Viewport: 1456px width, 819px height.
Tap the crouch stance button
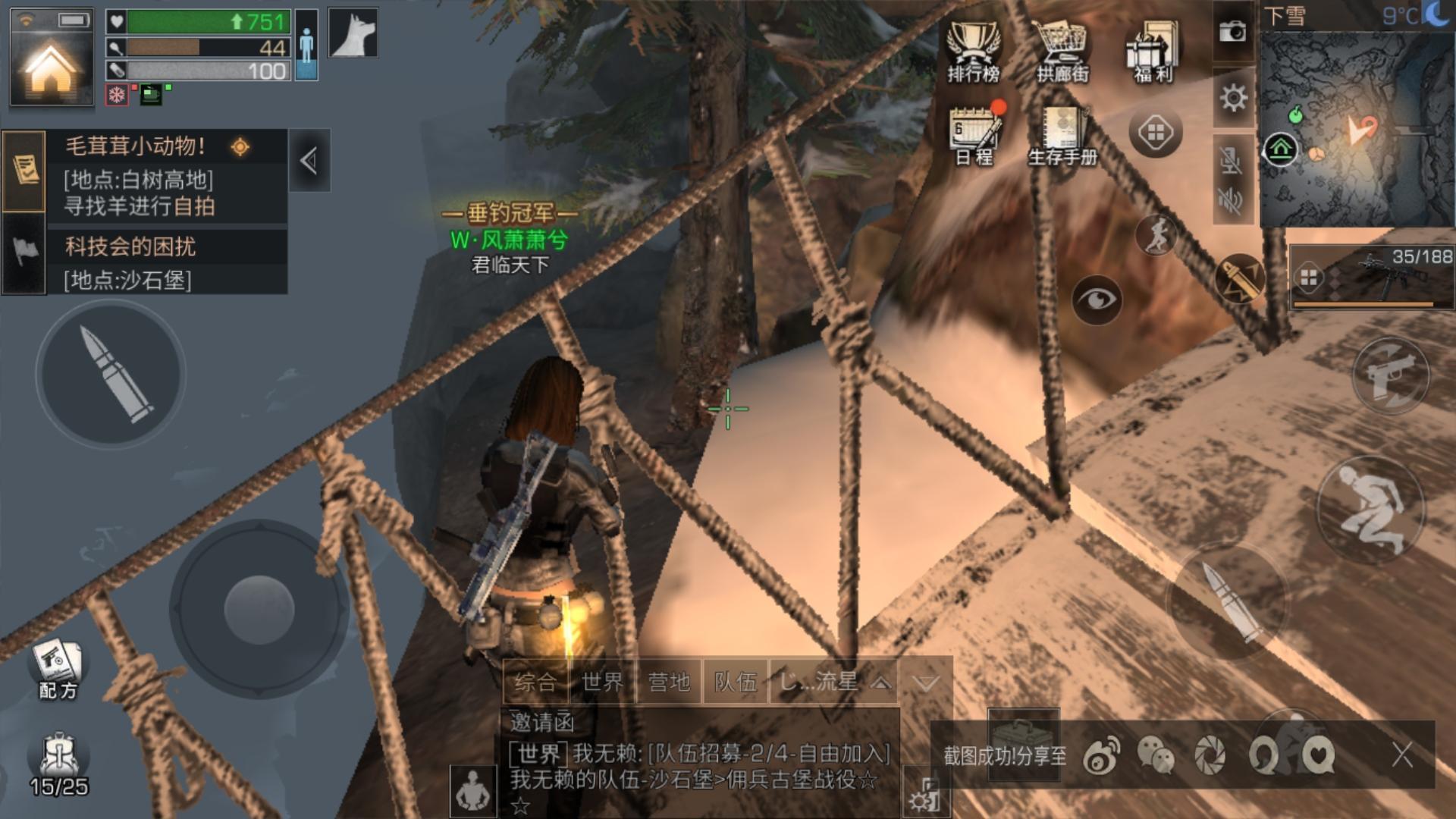[1370, 509]
